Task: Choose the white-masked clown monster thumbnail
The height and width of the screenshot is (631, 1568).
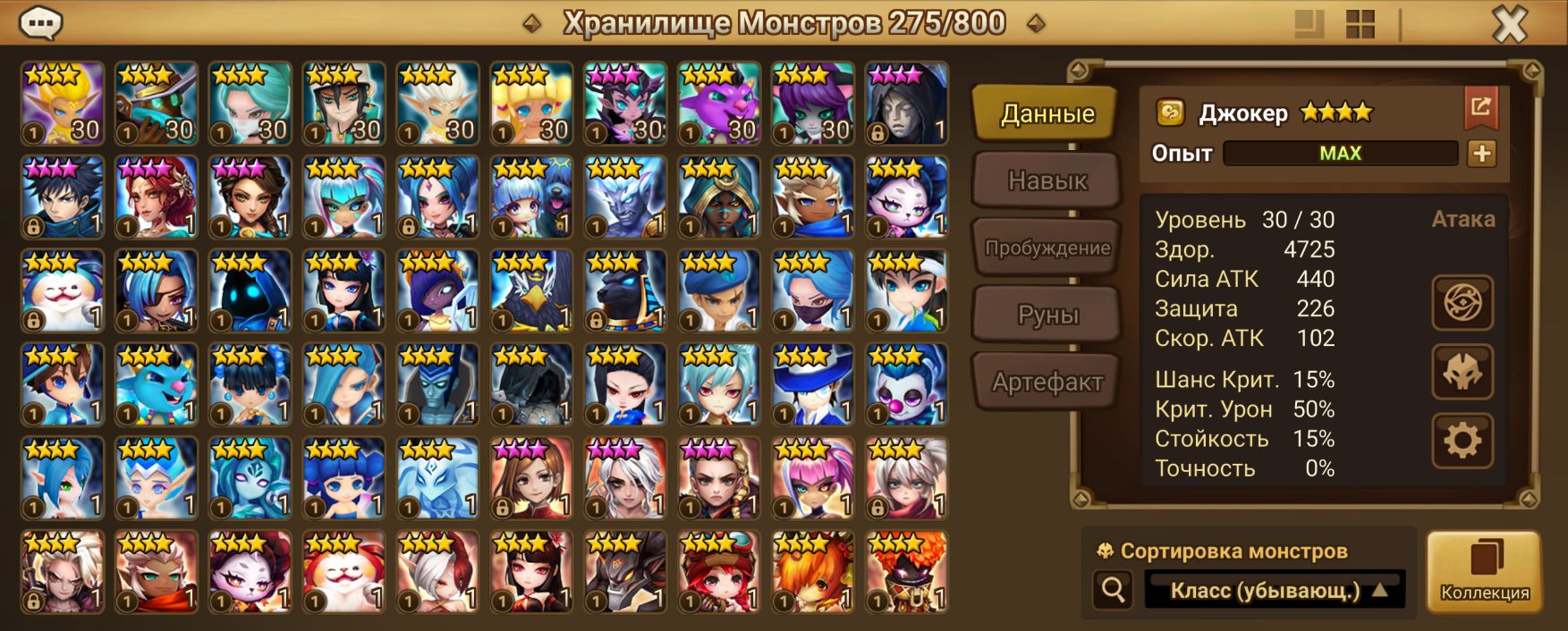Action: point(907,385)
